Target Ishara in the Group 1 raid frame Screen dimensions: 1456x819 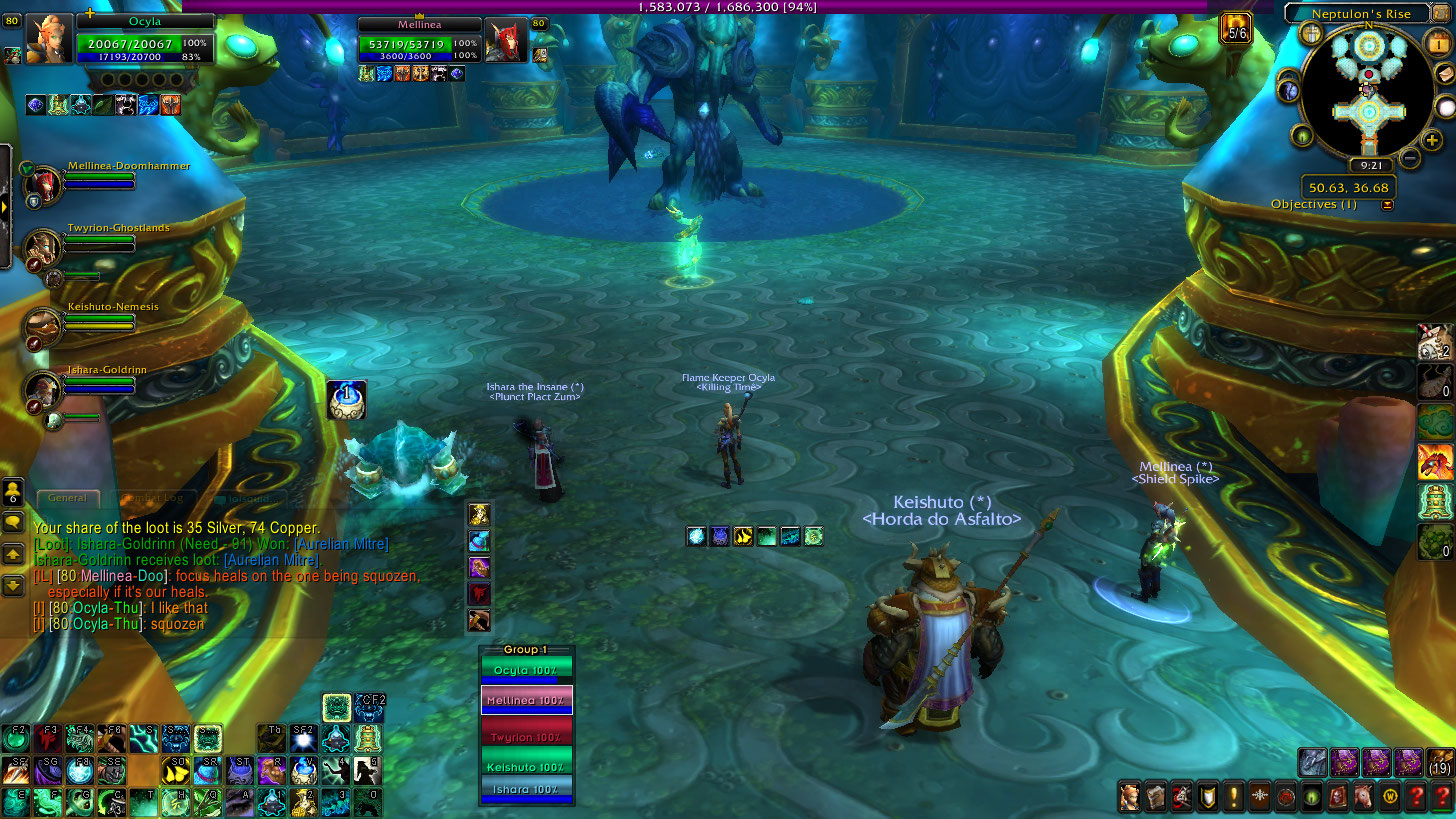coord(526,790)
